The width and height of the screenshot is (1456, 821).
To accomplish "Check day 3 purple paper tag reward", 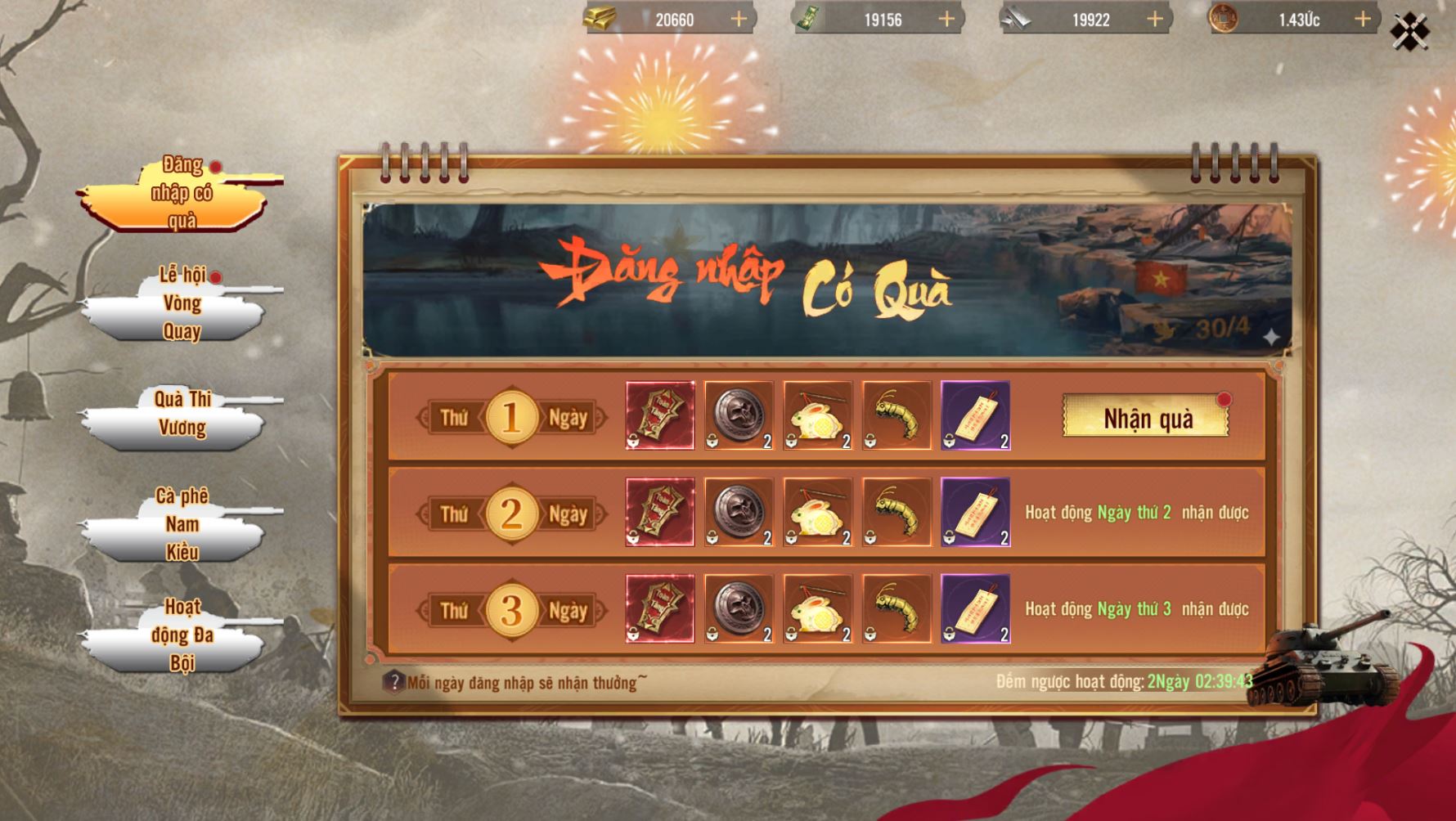I will click(976, 609).
